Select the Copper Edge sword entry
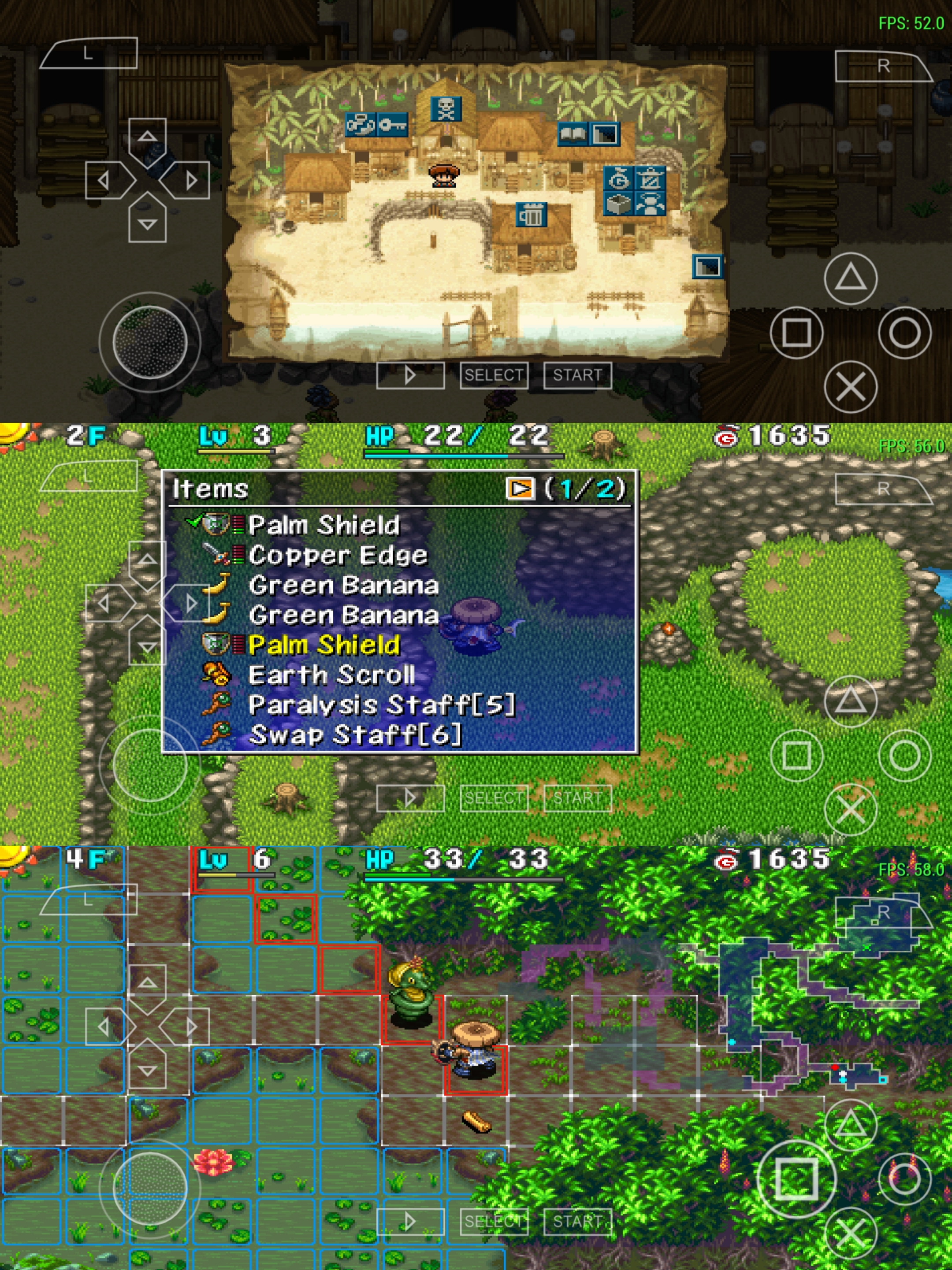The width and height of the screenshot is (952, 1270). [338, 555]
